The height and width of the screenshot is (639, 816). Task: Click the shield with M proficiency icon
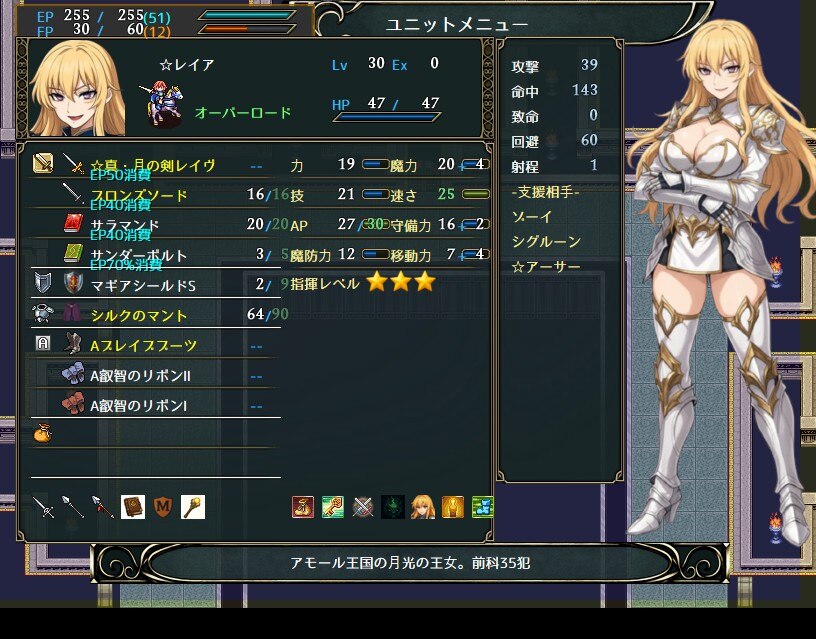click(x=163, y=506)
